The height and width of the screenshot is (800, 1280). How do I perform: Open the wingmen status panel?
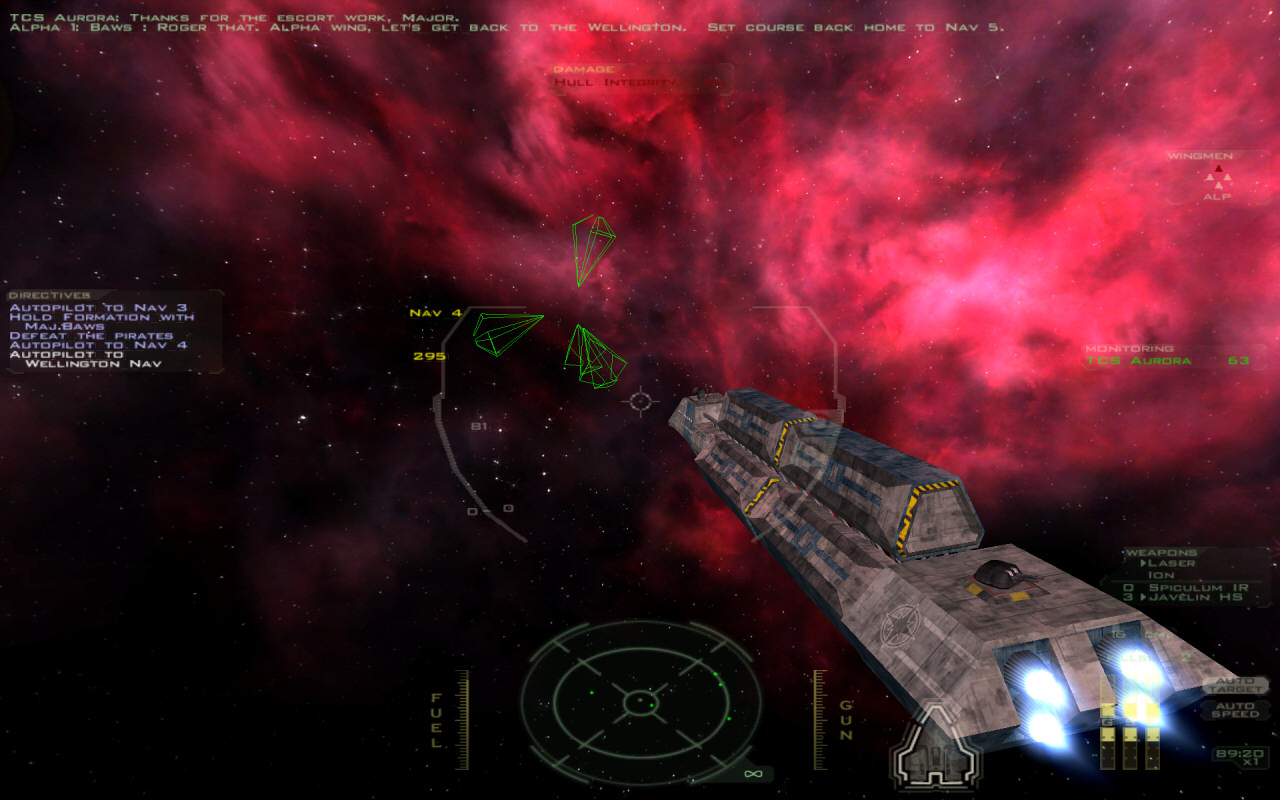tap(1217, 178)
